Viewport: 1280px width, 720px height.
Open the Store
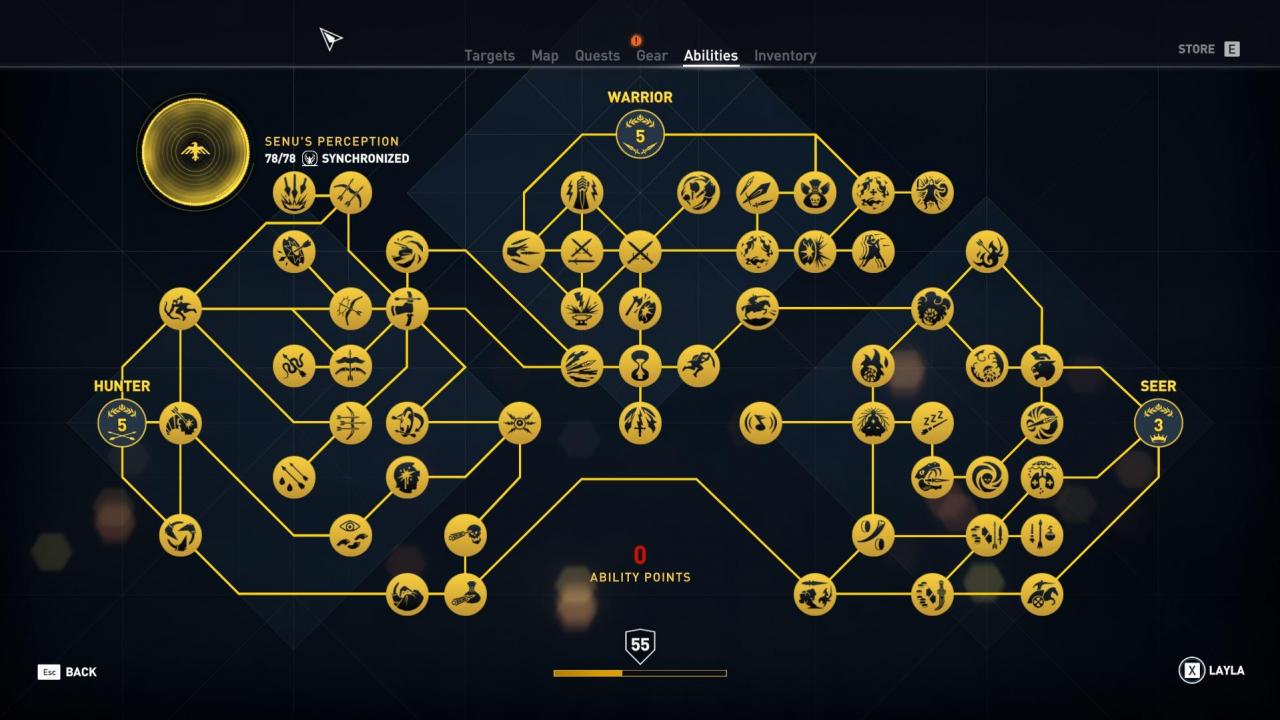point(1208,49)
